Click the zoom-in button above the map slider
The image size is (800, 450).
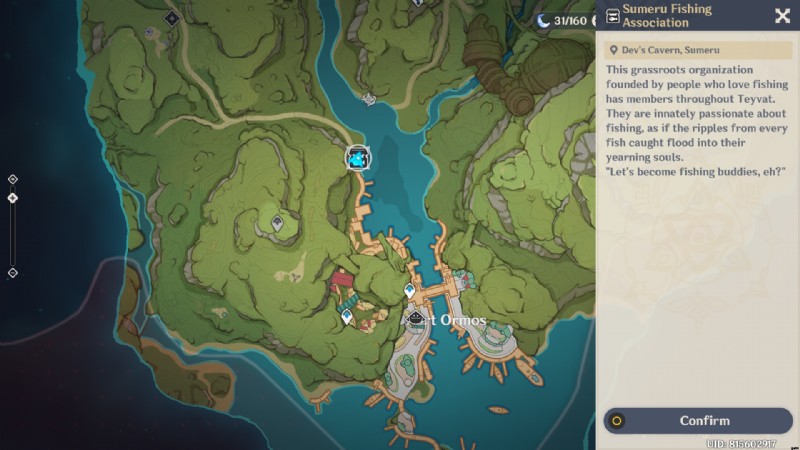click(13, 179)
